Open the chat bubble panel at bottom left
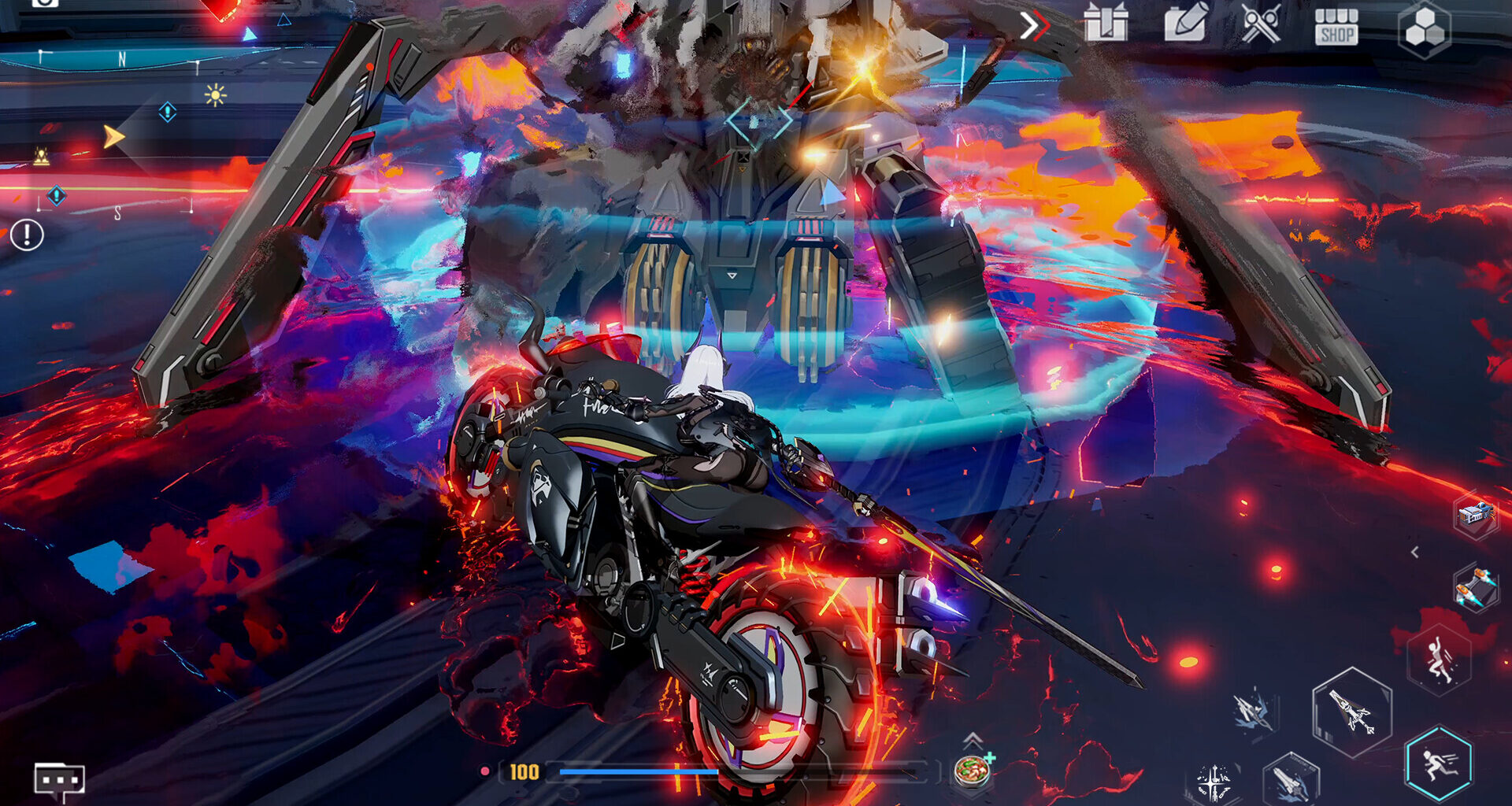The height and width of the screenshot is (806, 1512). tap(59, 779)
